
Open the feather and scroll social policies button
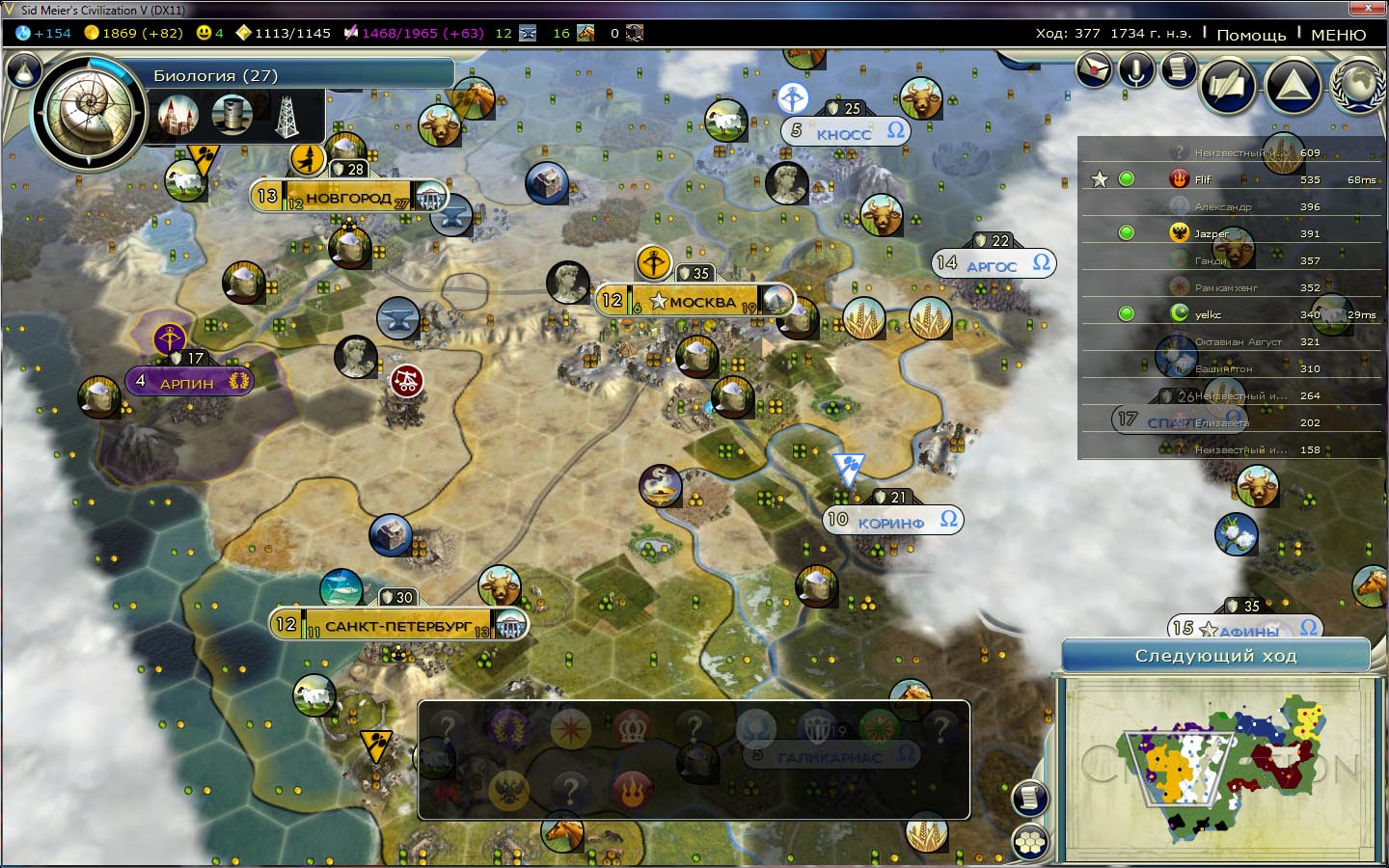point(1226,87)
